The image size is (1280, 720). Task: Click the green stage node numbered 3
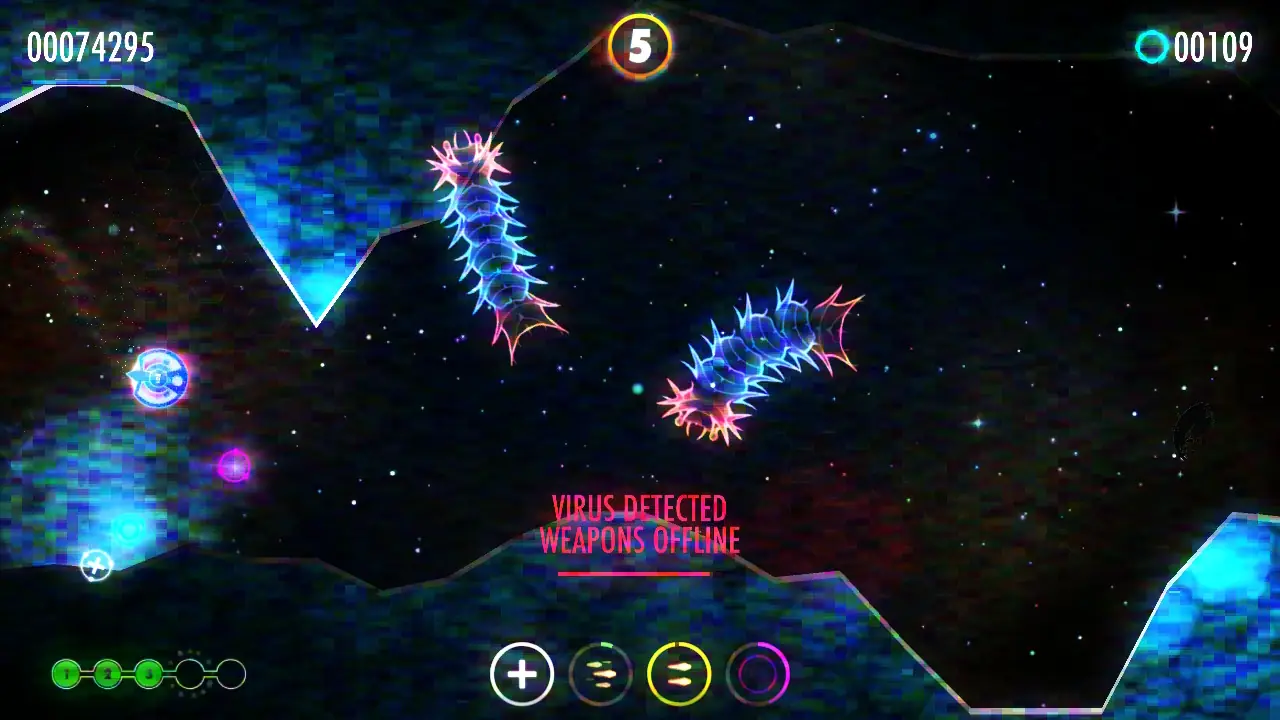coord(148,674)
